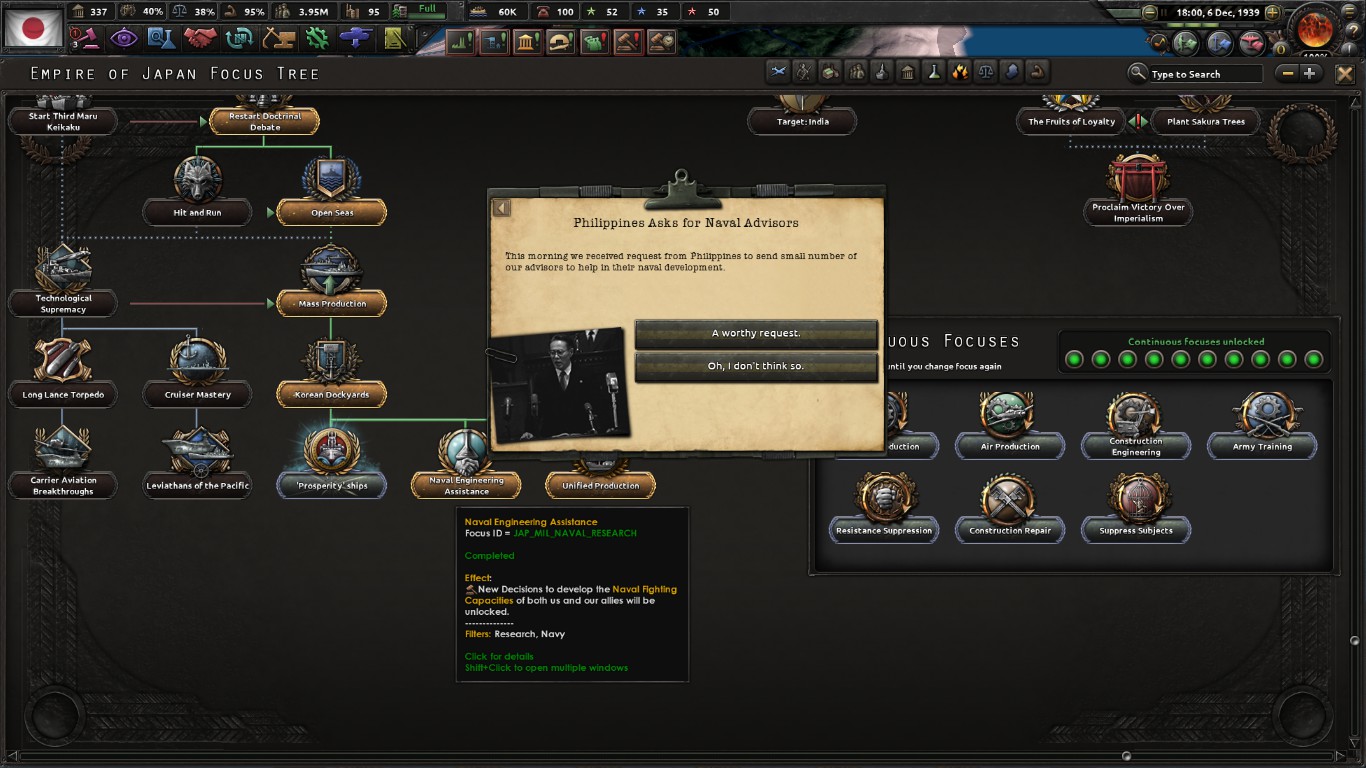Image resolution: width=1366 pixels, height=768 pixels.
Task: Open the espionage view via the purple eye icon
Action: point(125,38)
